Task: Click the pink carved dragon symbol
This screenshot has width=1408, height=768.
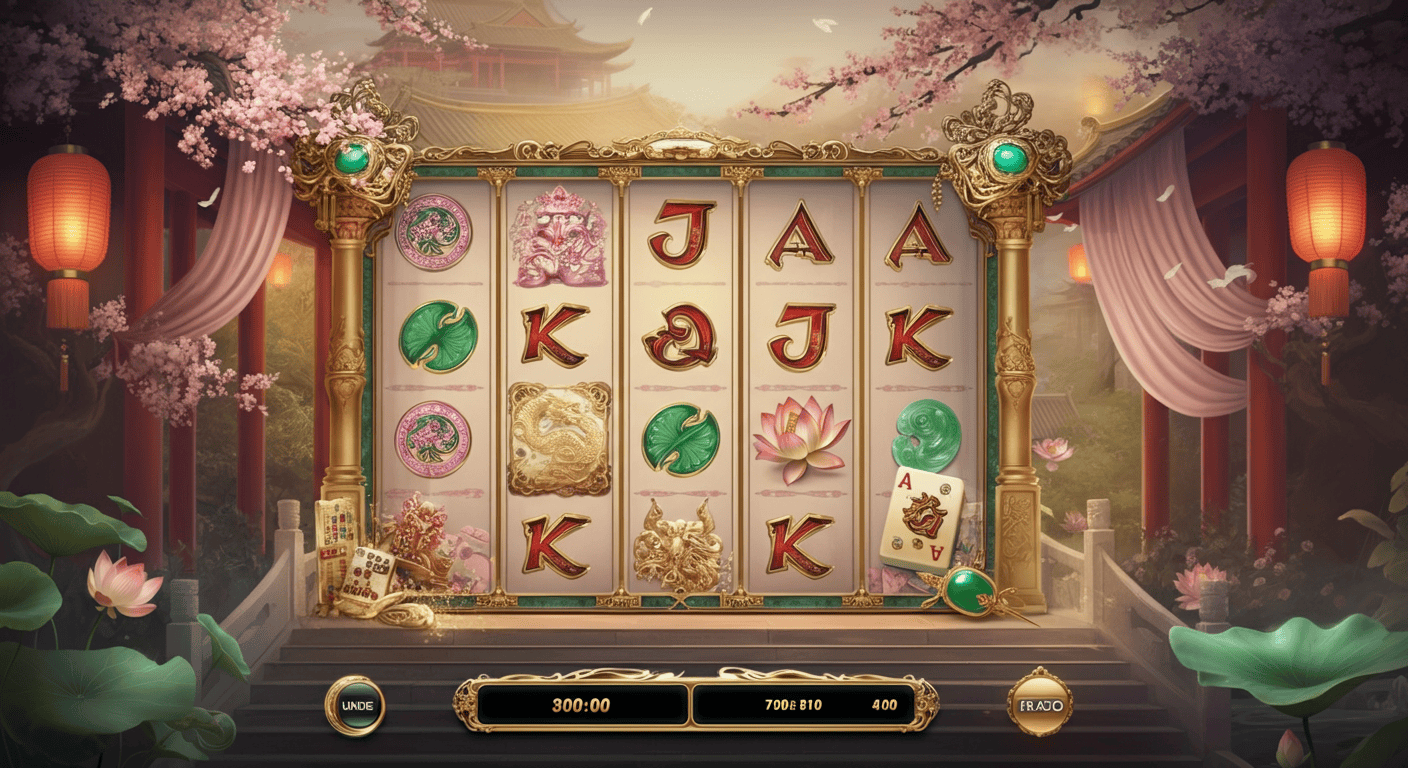Action: pos(557,240)
